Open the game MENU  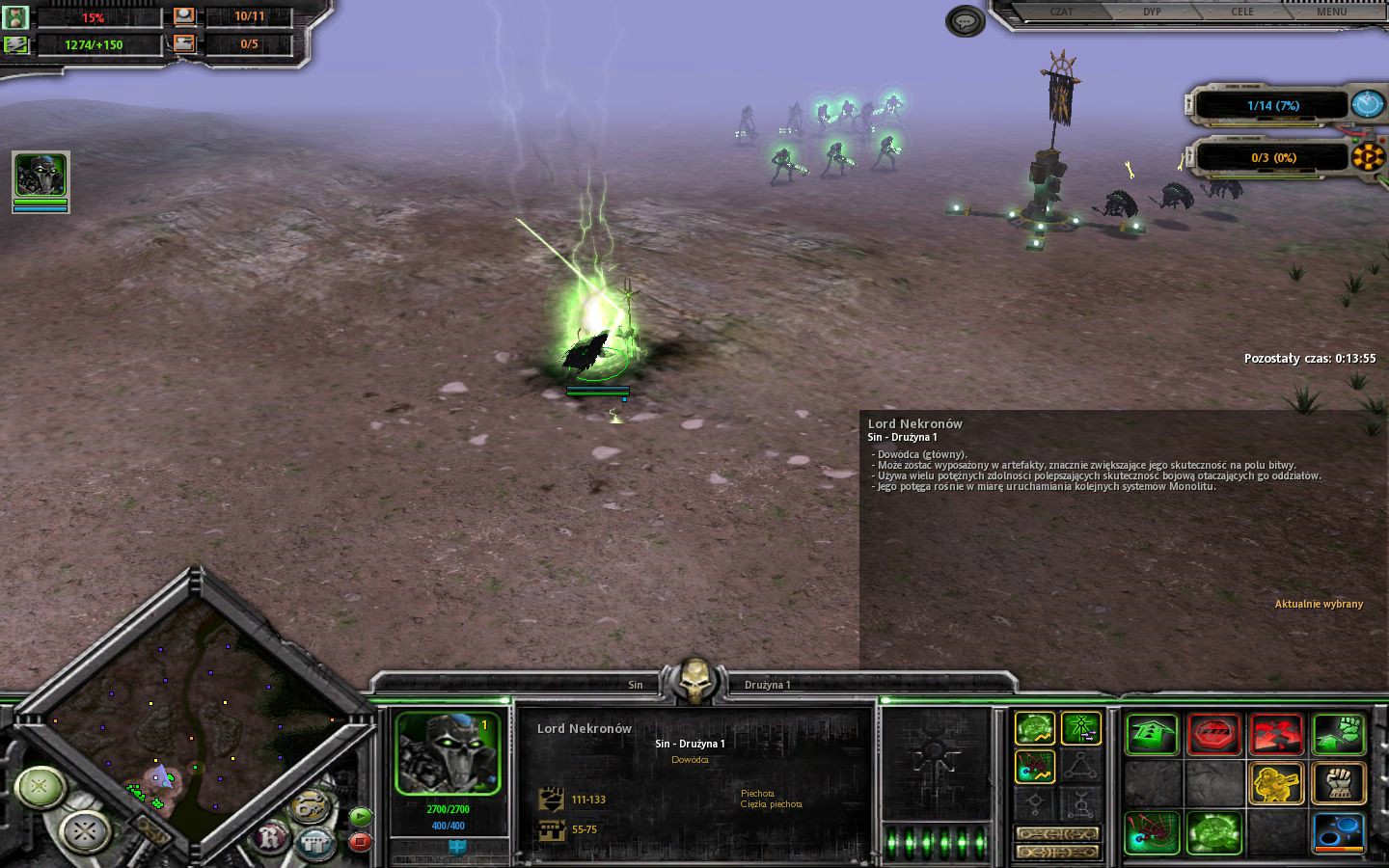tap(1331, 12)
